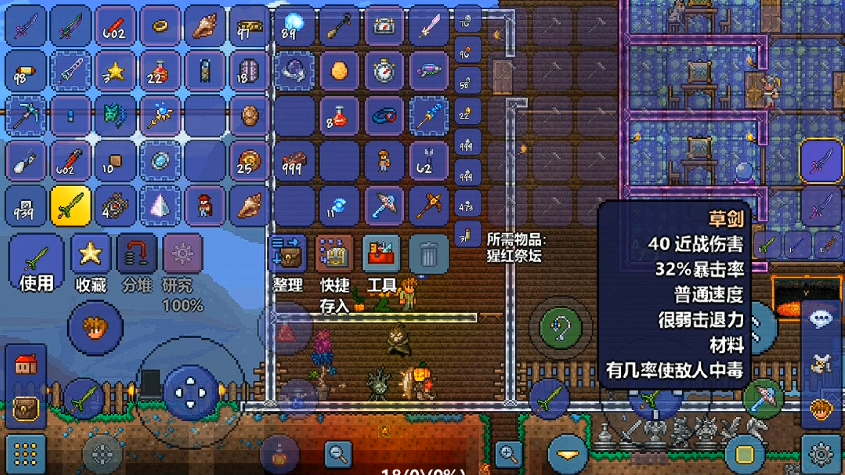Open the settings gear icon
This screenshot has width=845, height=475.
(x=823, y=452)
